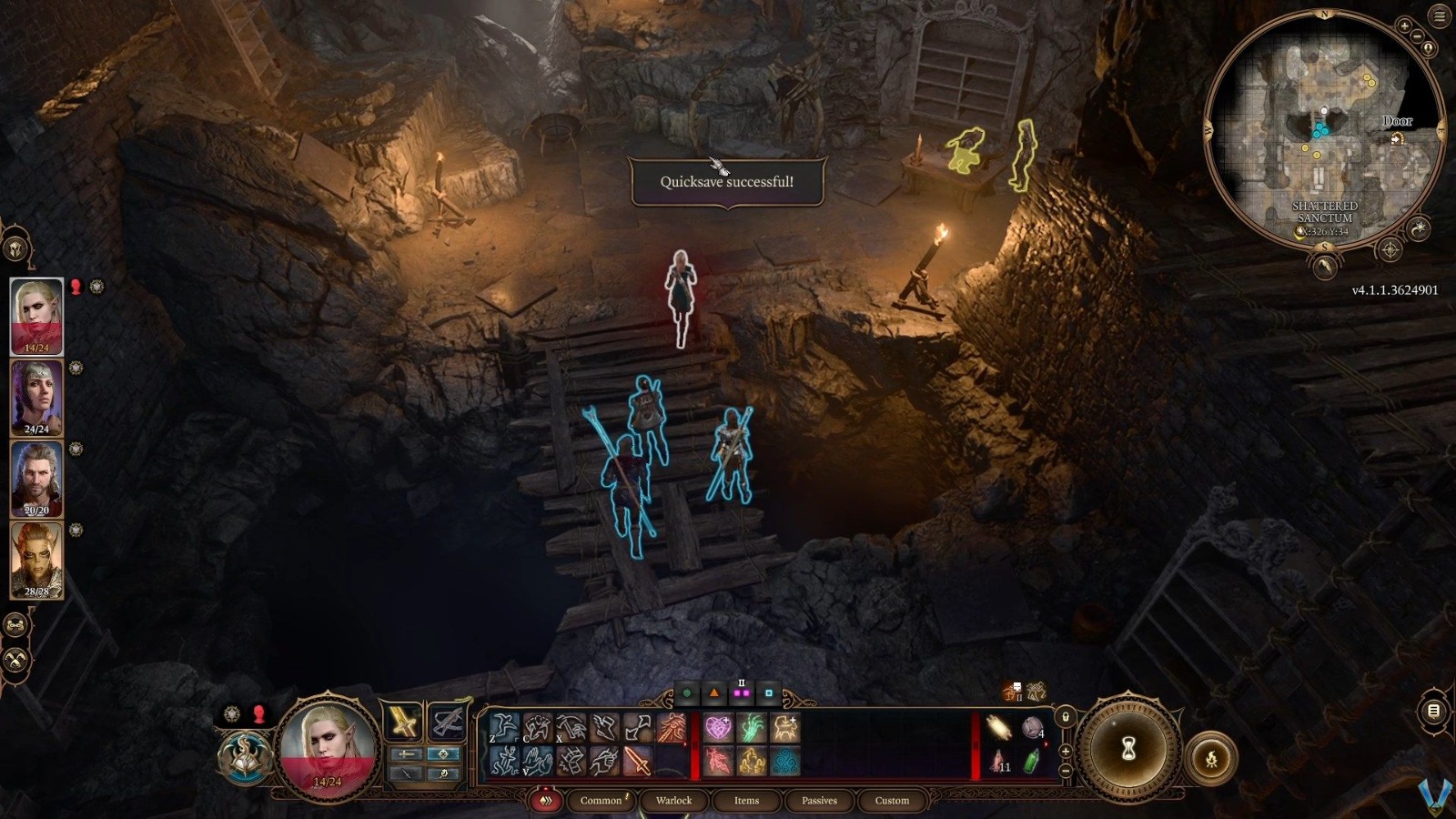Screen dimensions: 1456x819
Task: Click the crossed-tools icon on the left sidebar
Action: pos(15,657)
